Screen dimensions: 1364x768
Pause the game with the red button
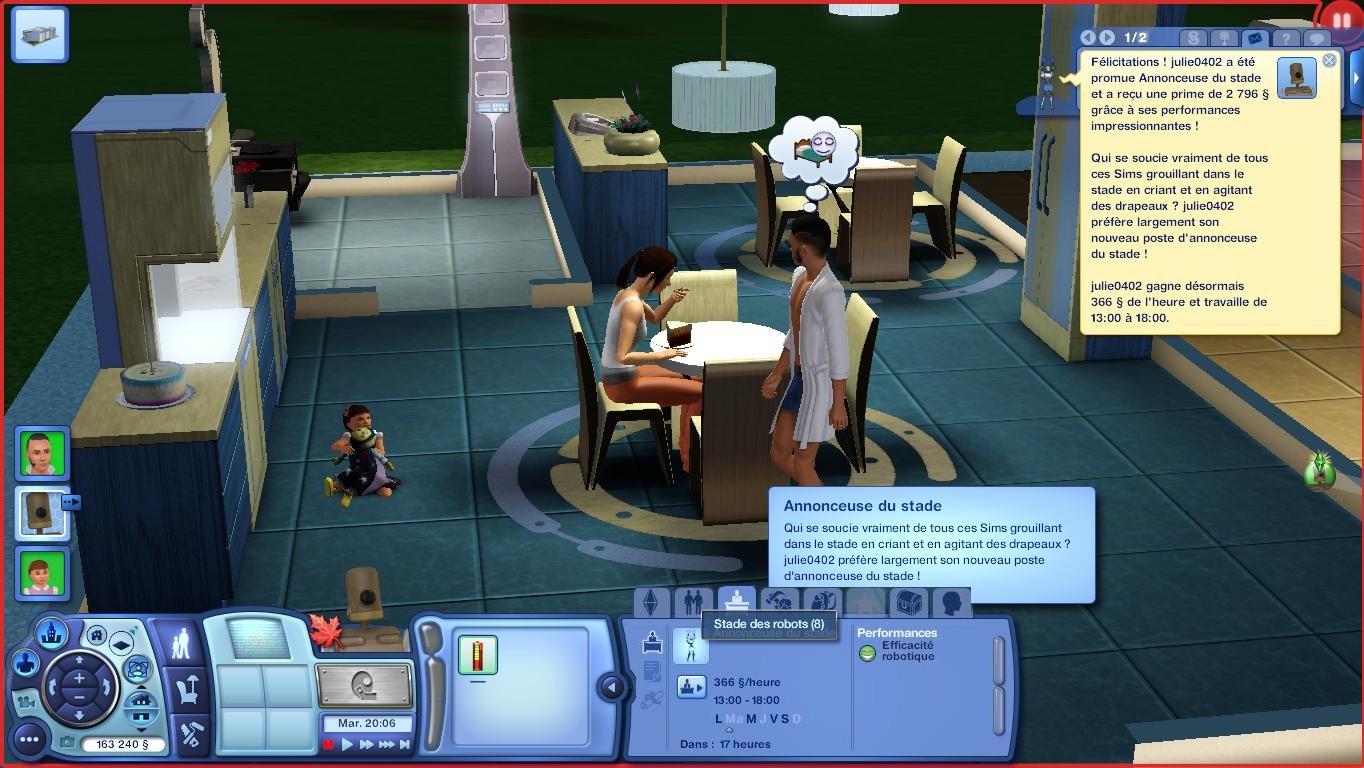click(x=329, y=744)
